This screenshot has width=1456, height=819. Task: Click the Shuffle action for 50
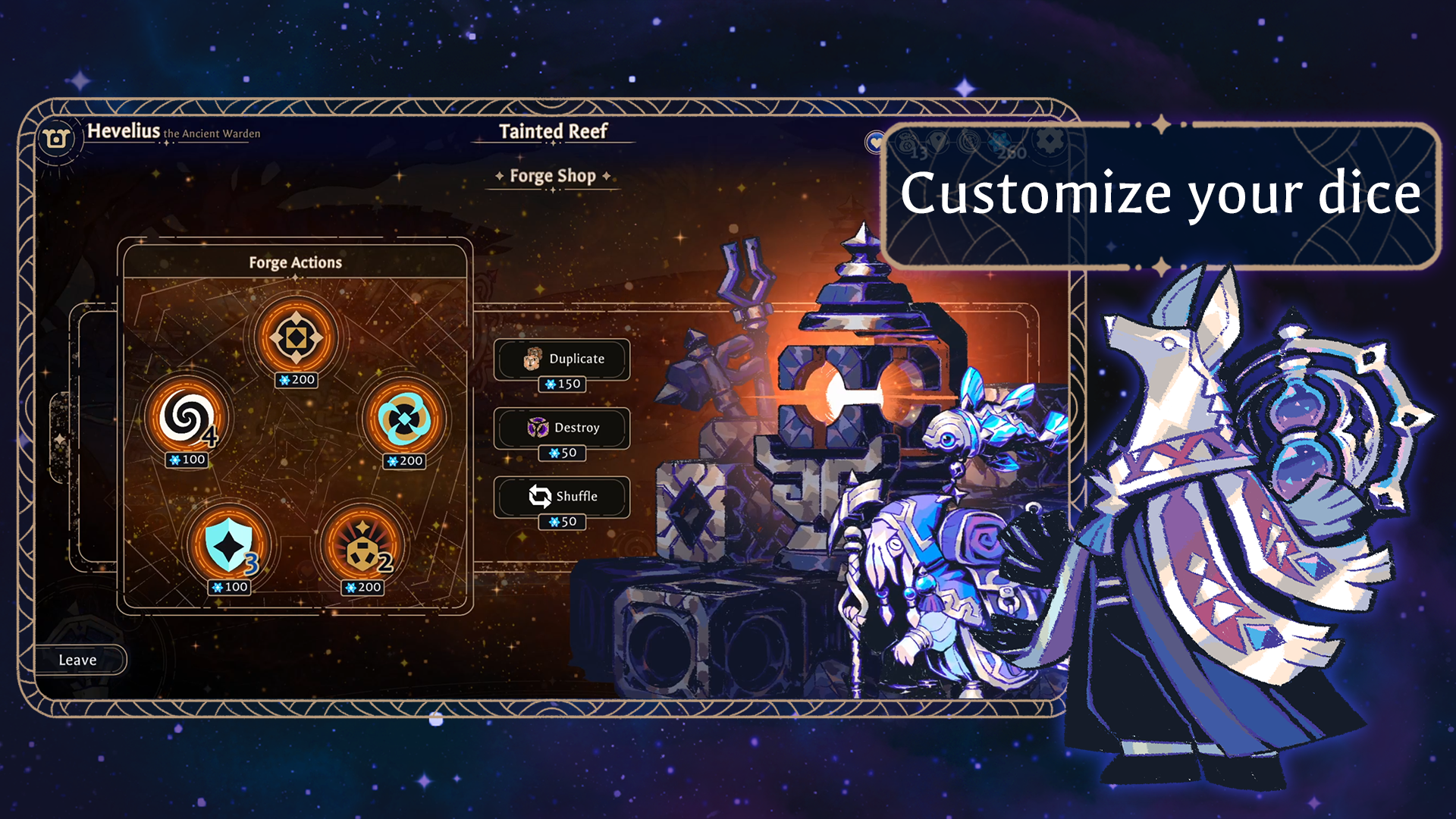pos(563,497)
